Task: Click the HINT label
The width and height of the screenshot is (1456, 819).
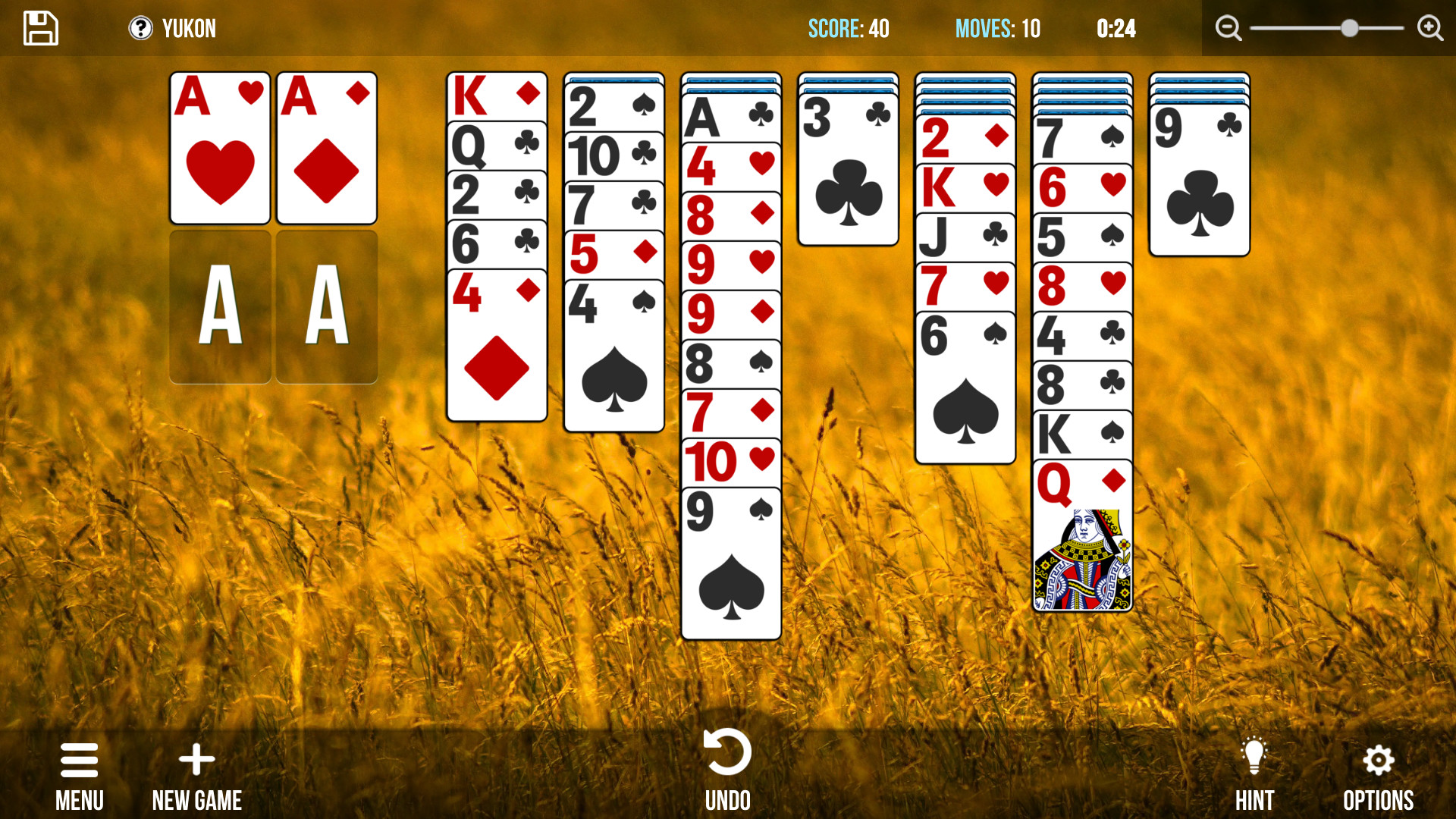Action: click(x=1255, y=800)
